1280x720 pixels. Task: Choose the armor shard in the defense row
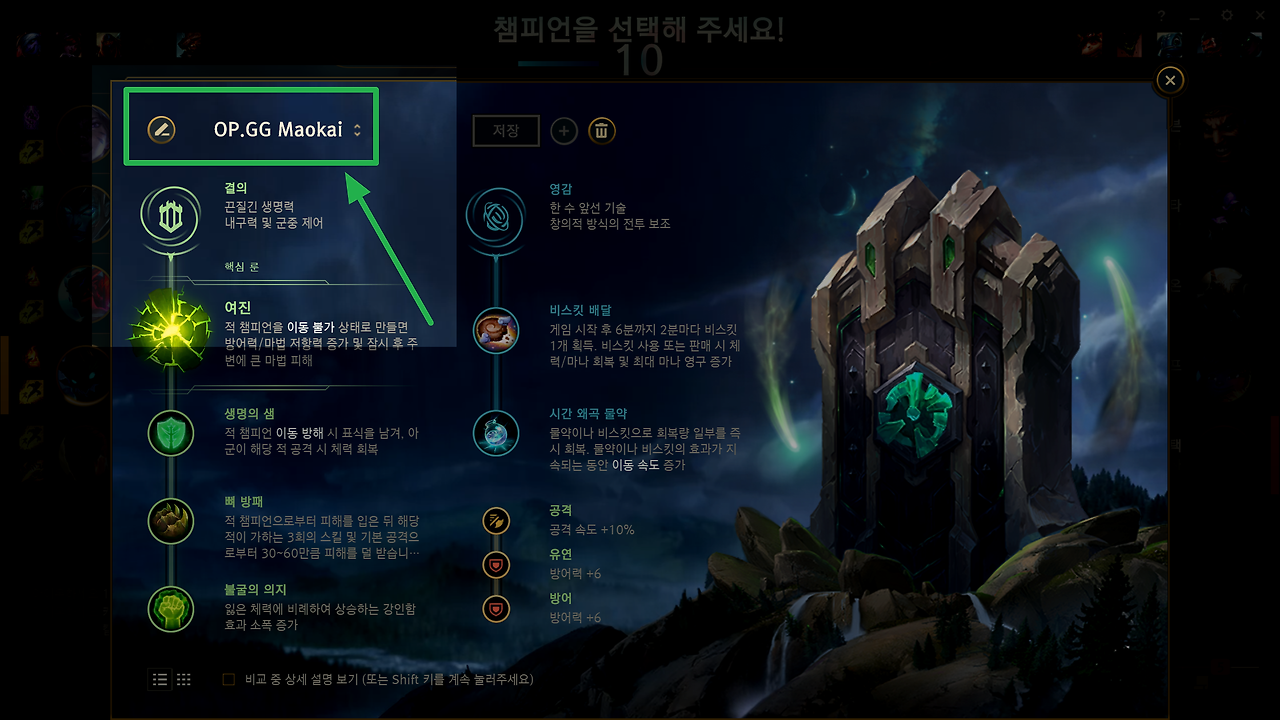[x=496, y=608]
